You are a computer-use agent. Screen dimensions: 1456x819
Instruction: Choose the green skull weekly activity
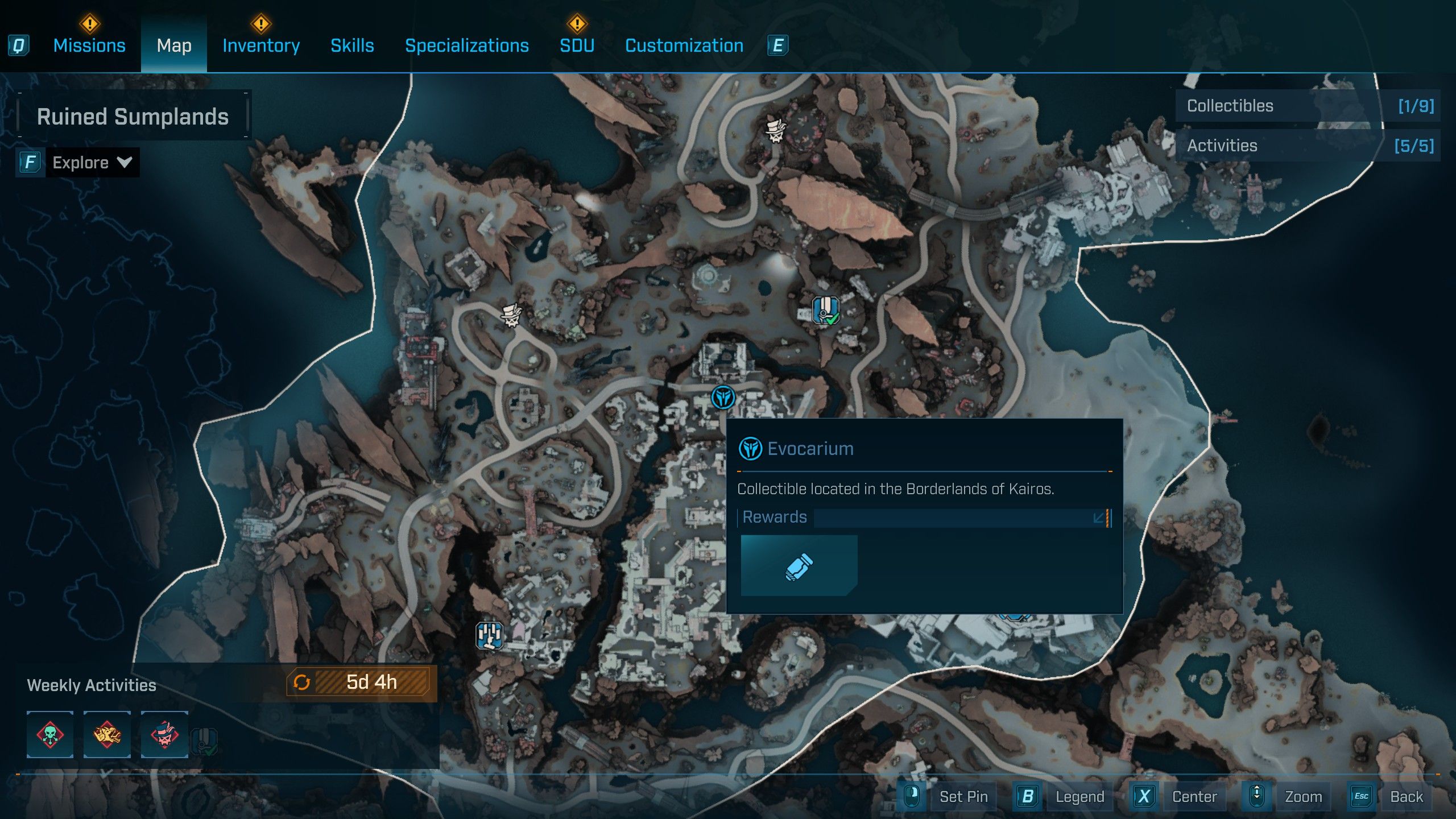[x=50, y=734]
